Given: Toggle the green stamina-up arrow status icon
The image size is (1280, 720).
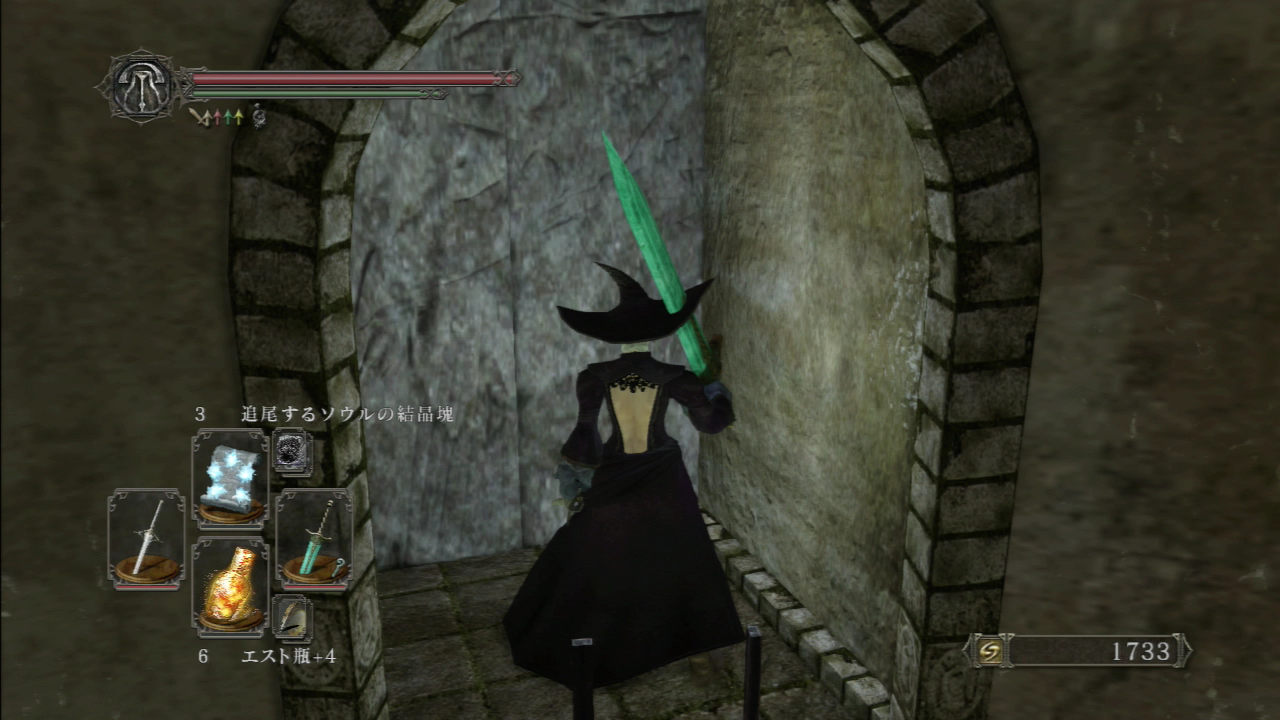Looking at the screenshot, I should pos(229,115).
